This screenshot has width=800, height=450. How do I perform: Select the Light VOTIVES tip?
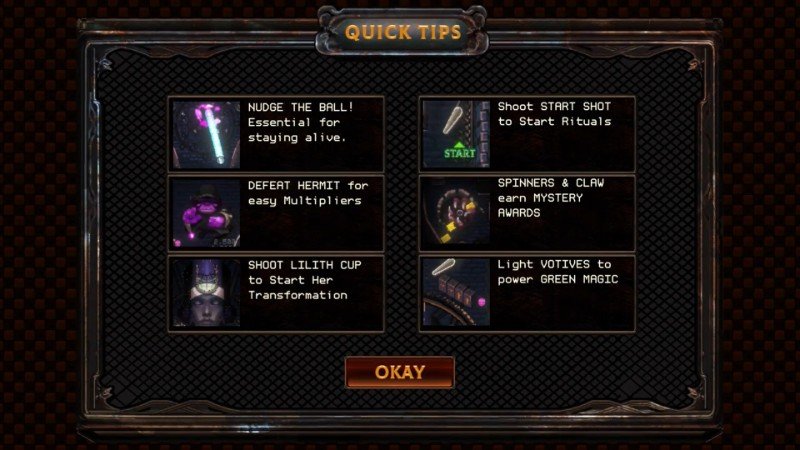coord(526,293)
